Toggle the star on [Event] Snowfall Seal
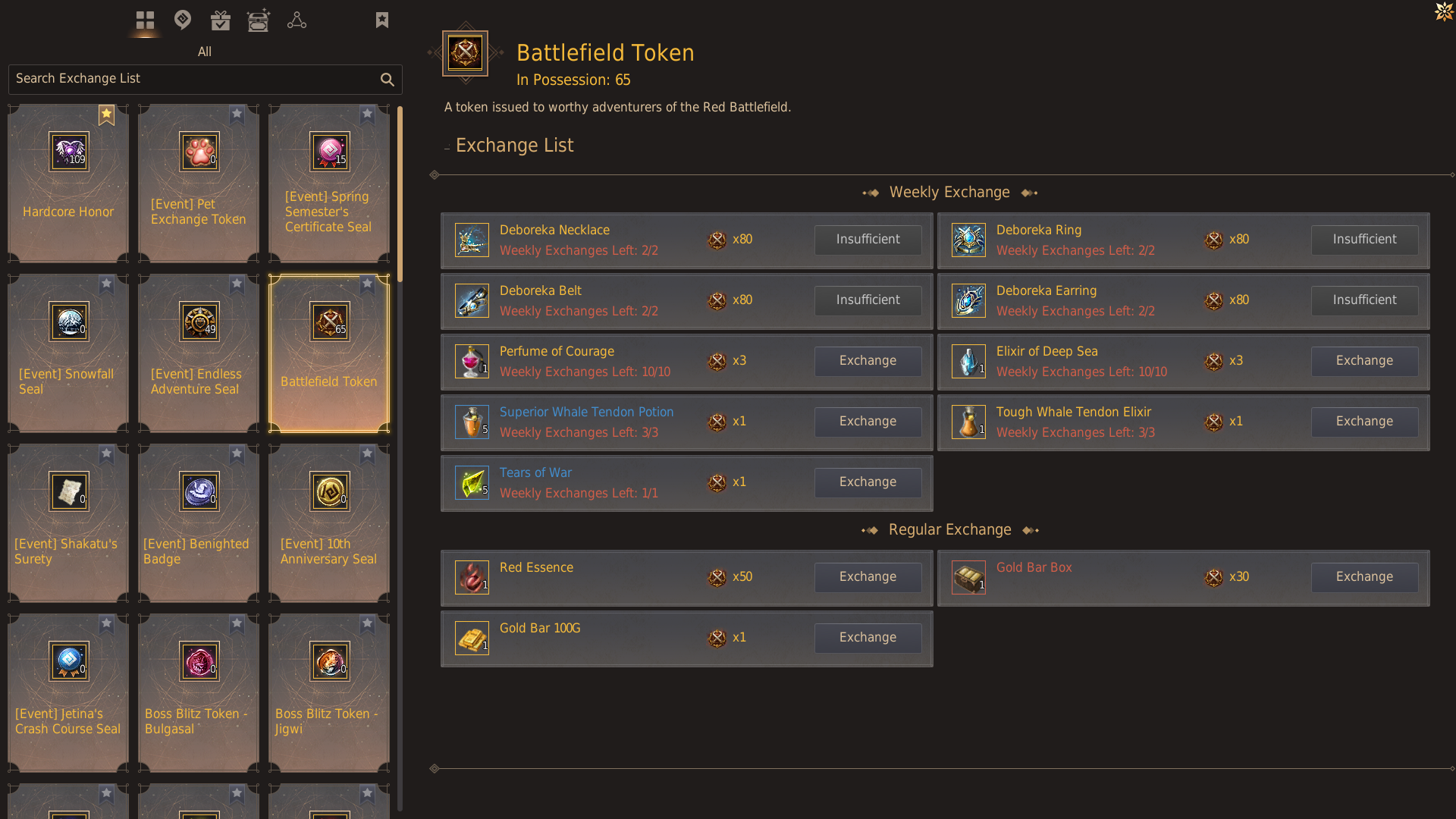The width and height of the screenshot is (1456, 819). [106, 284]
